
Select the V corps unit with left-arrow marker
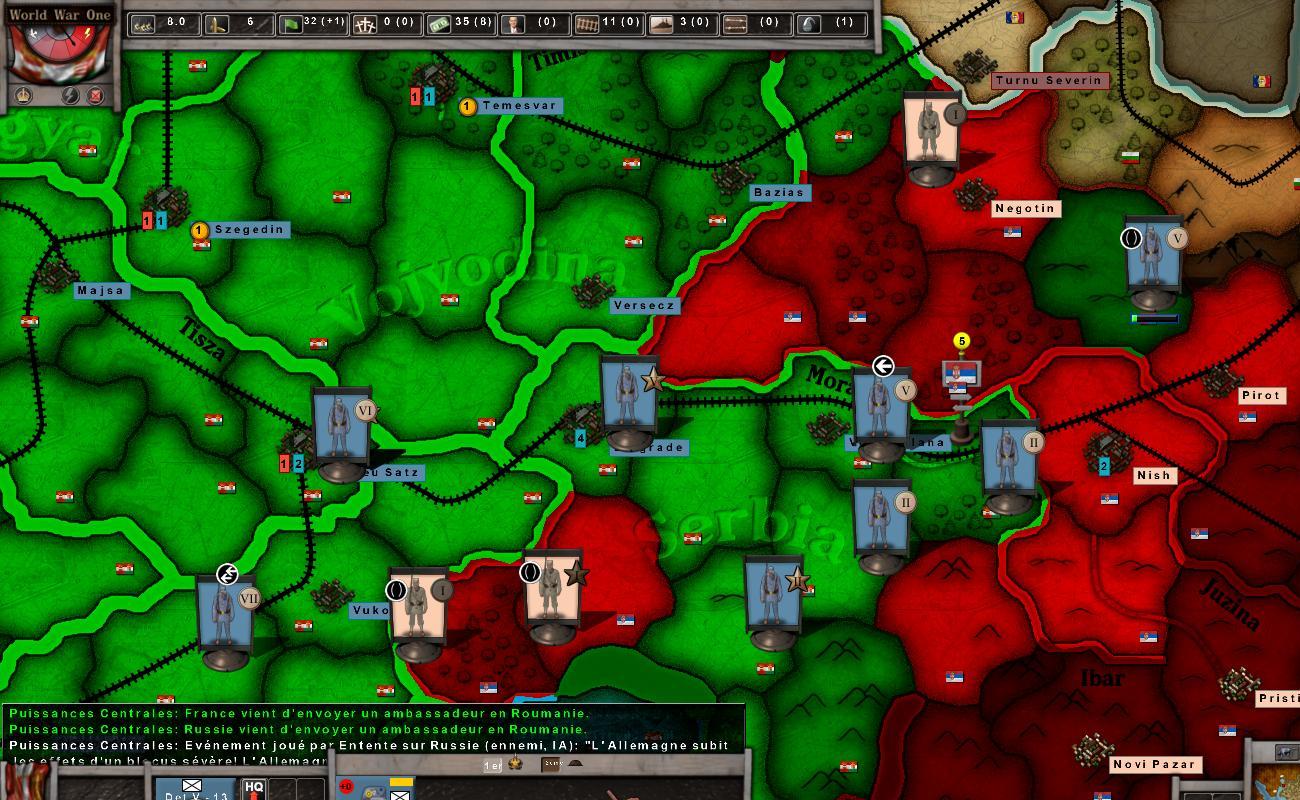[x=880, y=408]
